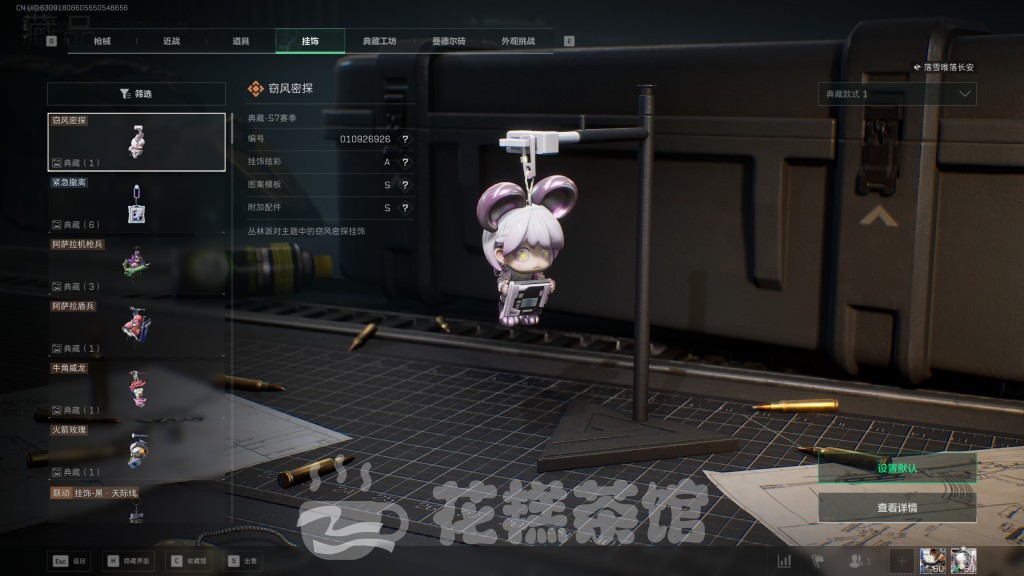
Task: Click the 设置默认 button
Action: (897, 468)
